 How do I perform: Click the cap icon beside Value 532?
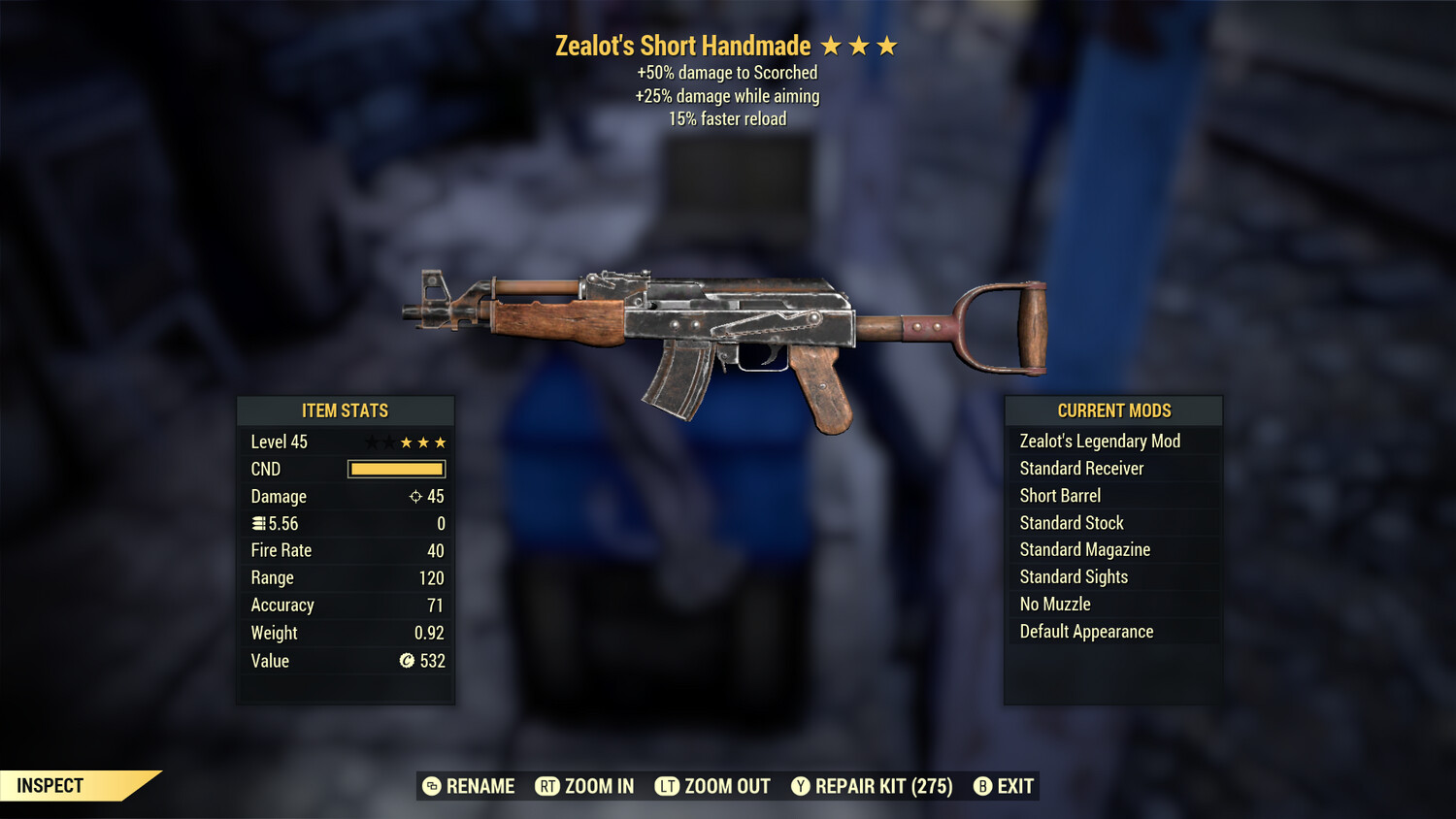coord(408,661)
